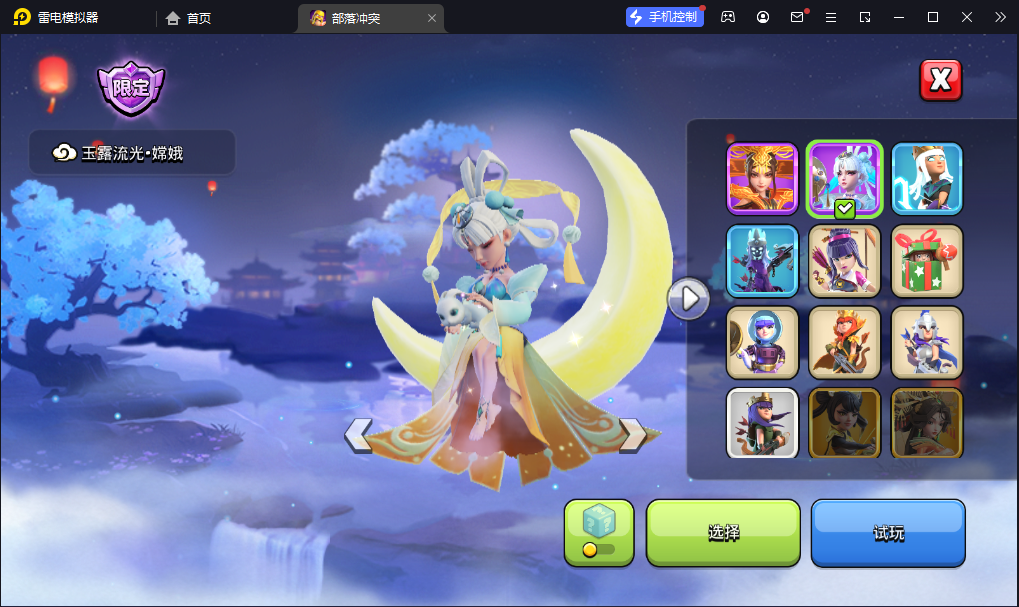1019x607 pixels.
Task: Toggle the green cube scenery button
Action: click(599, 532)
